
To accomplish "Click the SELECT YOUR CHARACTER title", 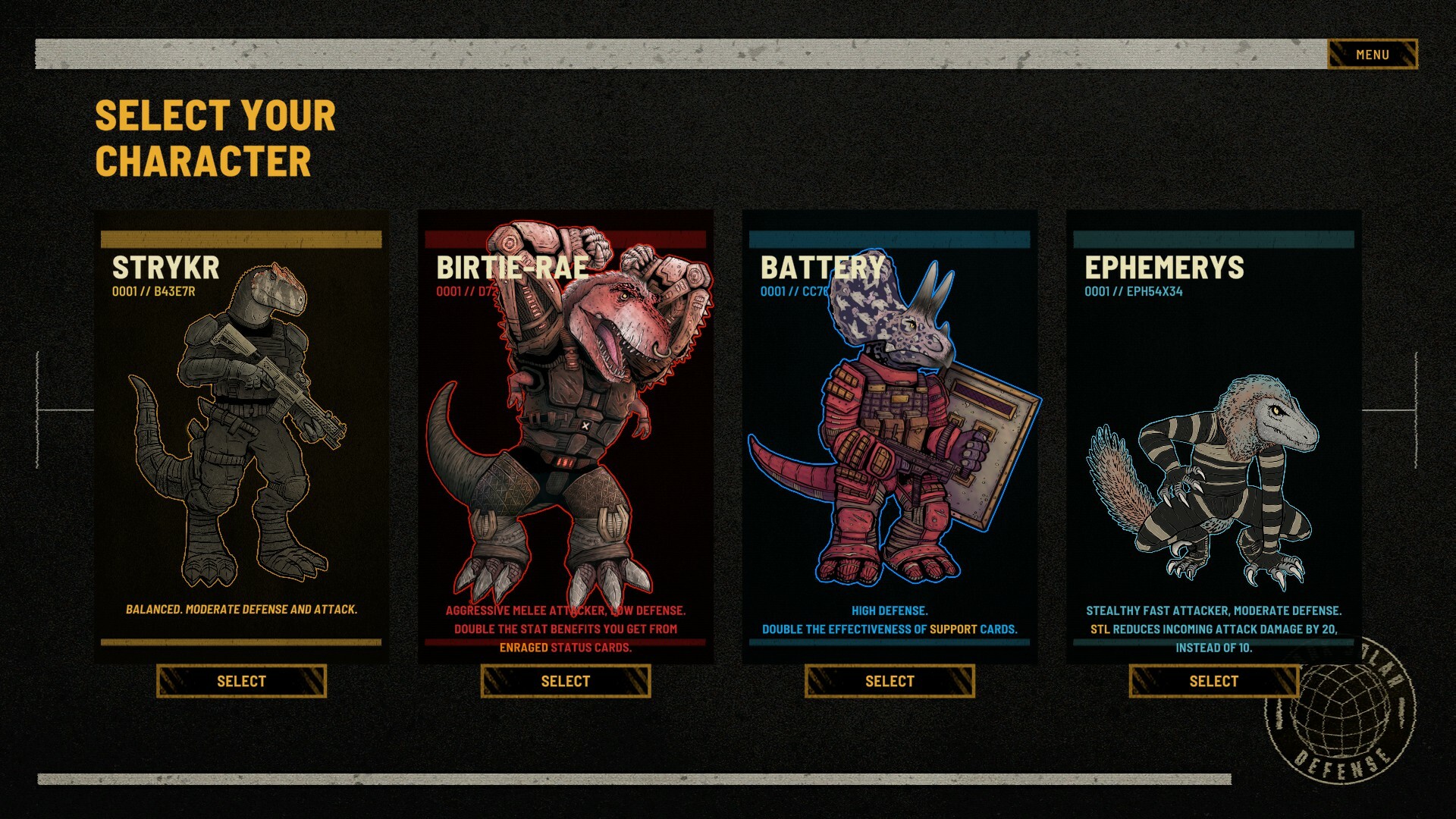I will [212, 138].
